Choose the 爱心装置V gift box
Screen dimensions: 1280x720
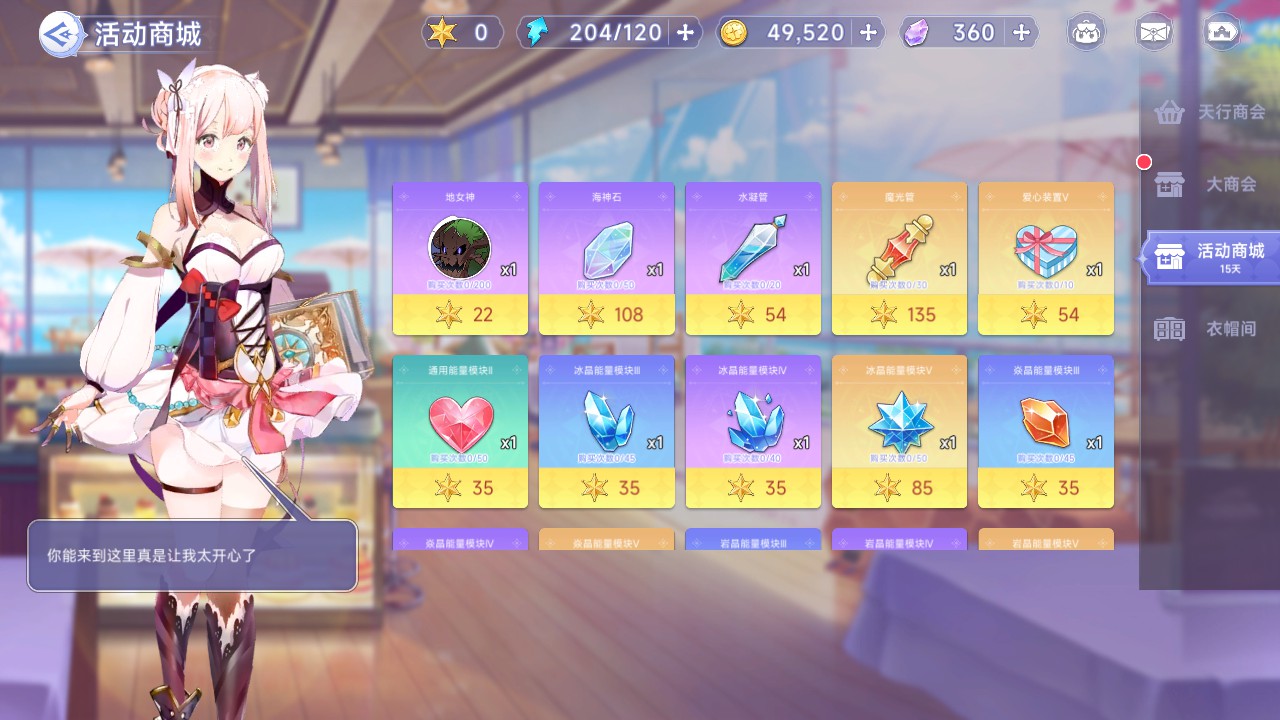pos(1045,258)
